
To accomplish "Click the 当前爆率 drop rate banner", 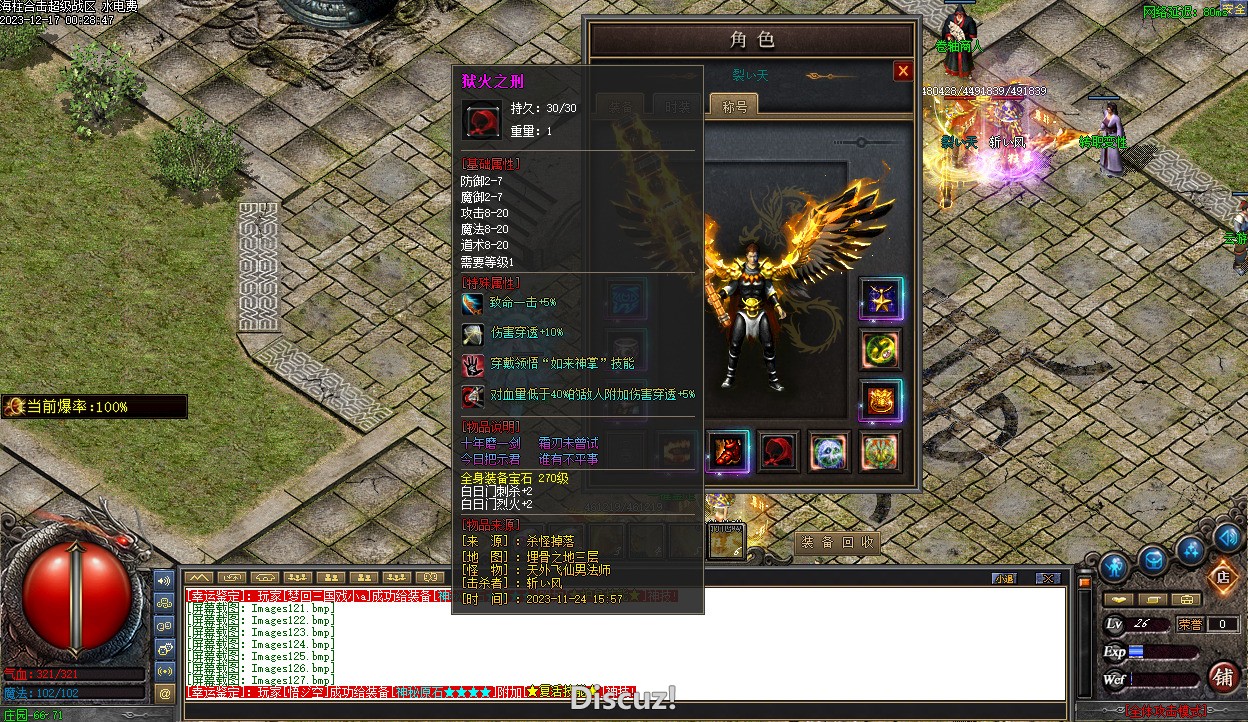I will click(x=95, y=406).
